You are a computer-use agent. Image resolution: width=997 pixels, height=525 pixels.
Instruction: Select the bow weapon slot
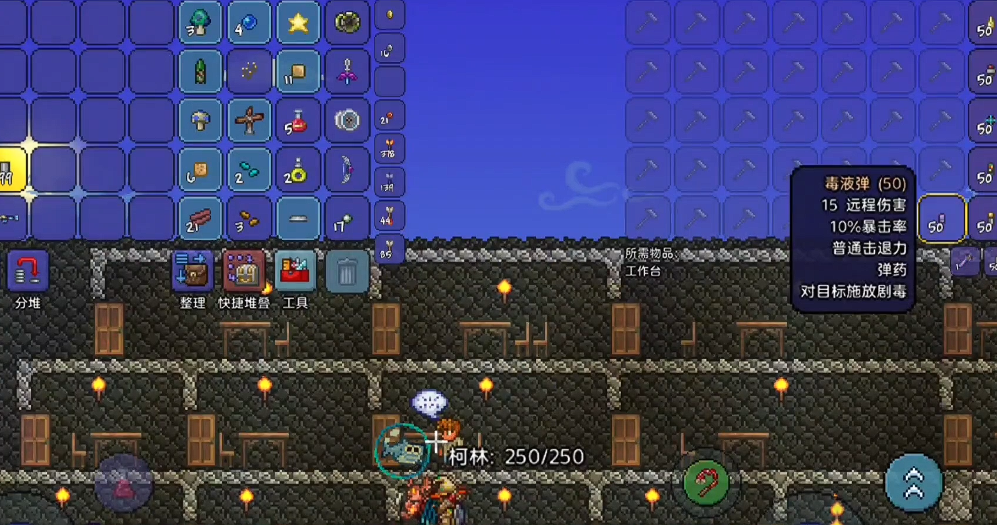tap(347, 170)
